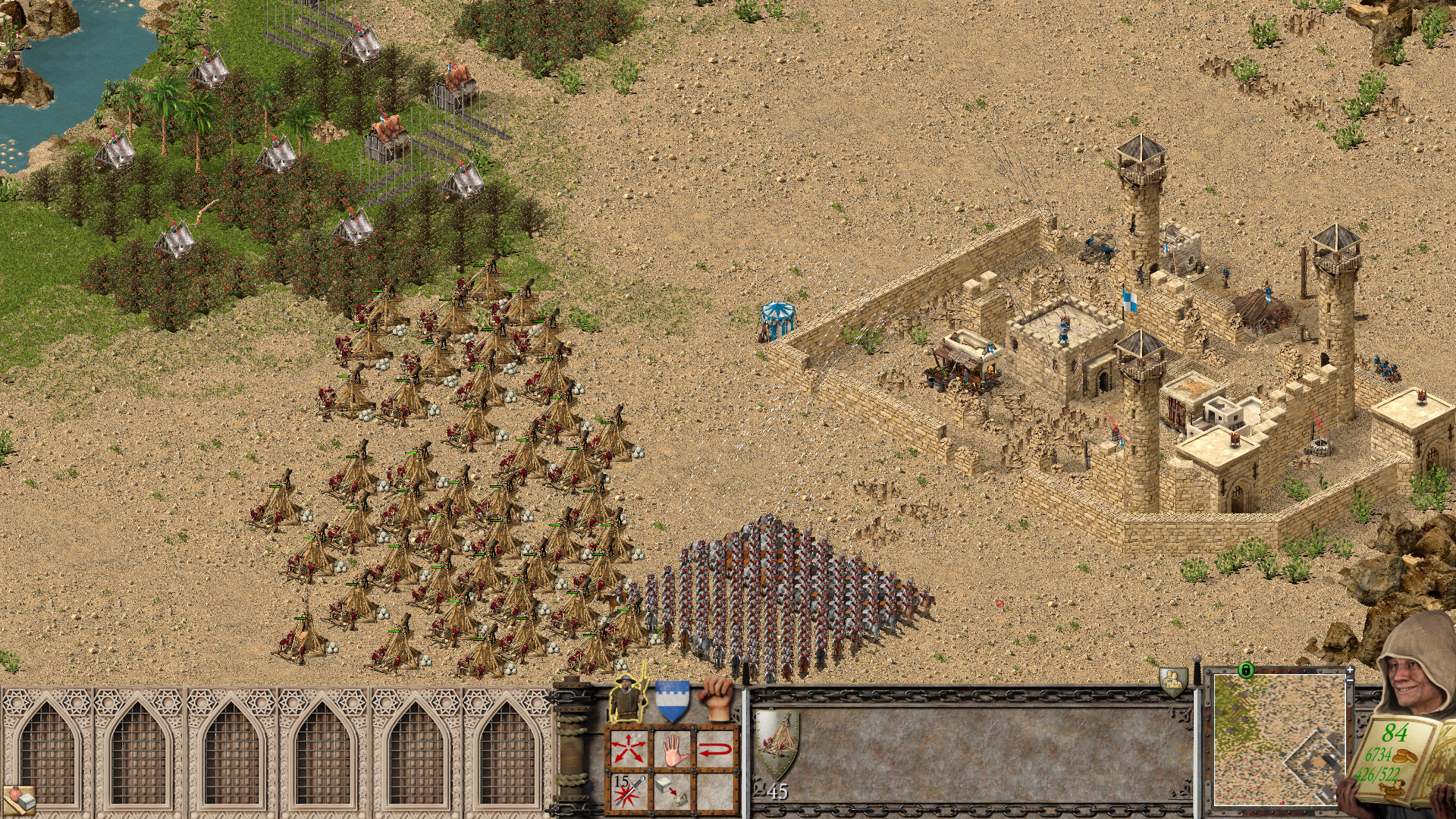
Task: Zoom out with the minimap minus button
Action: [x=1351, y=682]
